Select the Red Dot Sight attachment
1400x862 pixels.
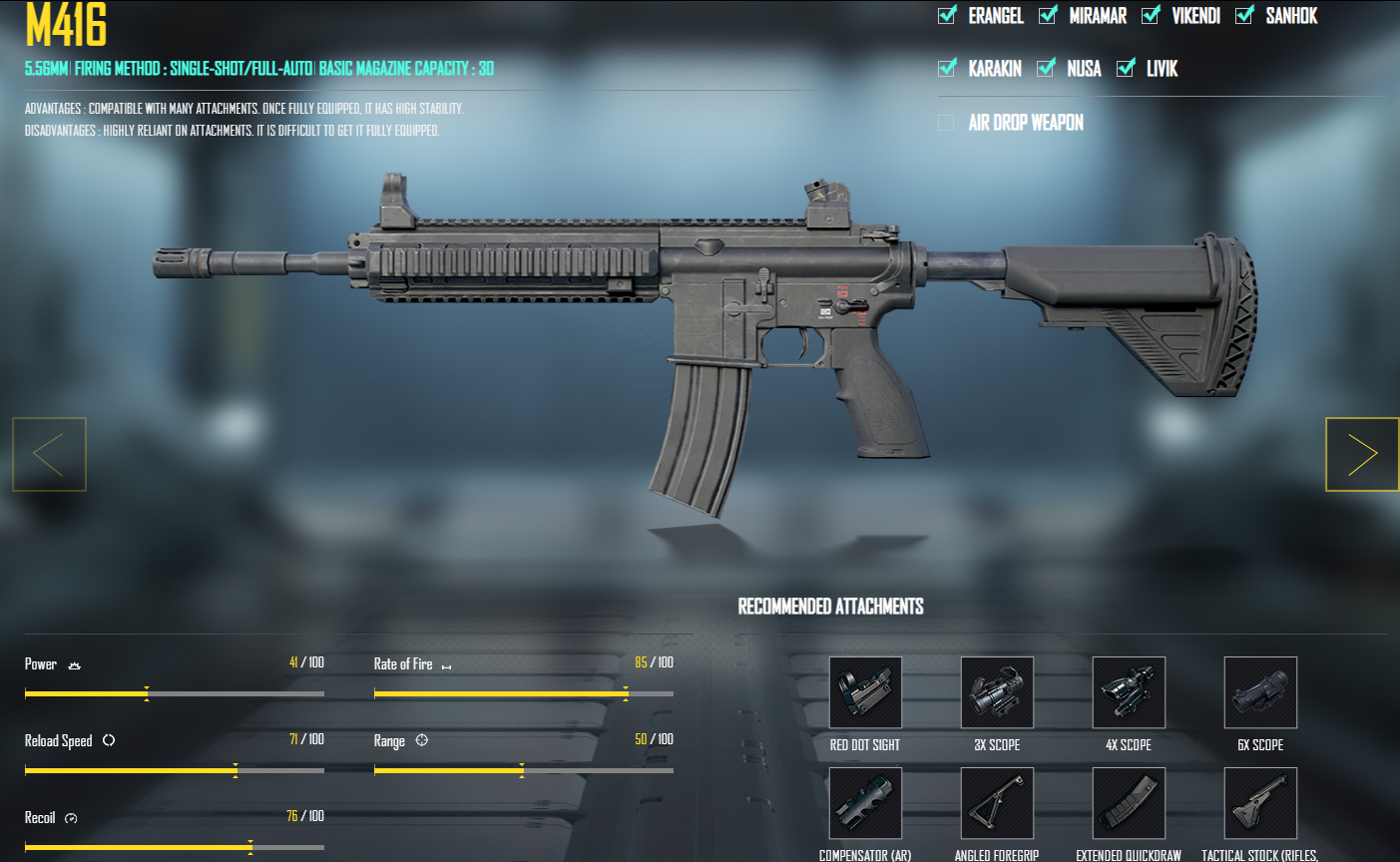[x=864, y=692]
